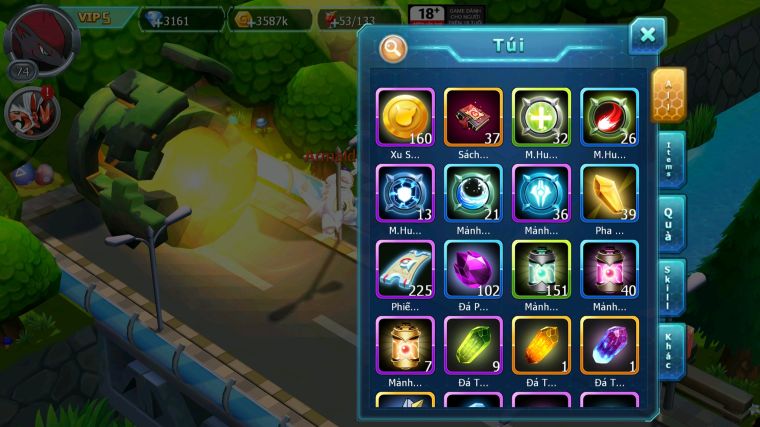Select the green crystal Đá item

[473, 346]
